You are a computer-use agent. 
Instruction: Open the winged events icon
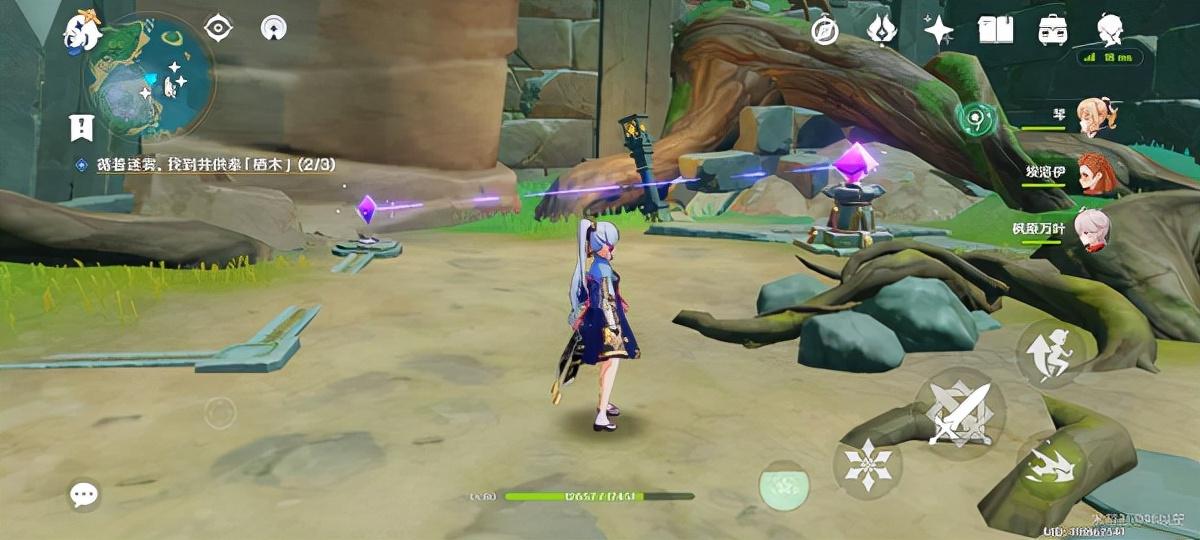pos(881,31)
